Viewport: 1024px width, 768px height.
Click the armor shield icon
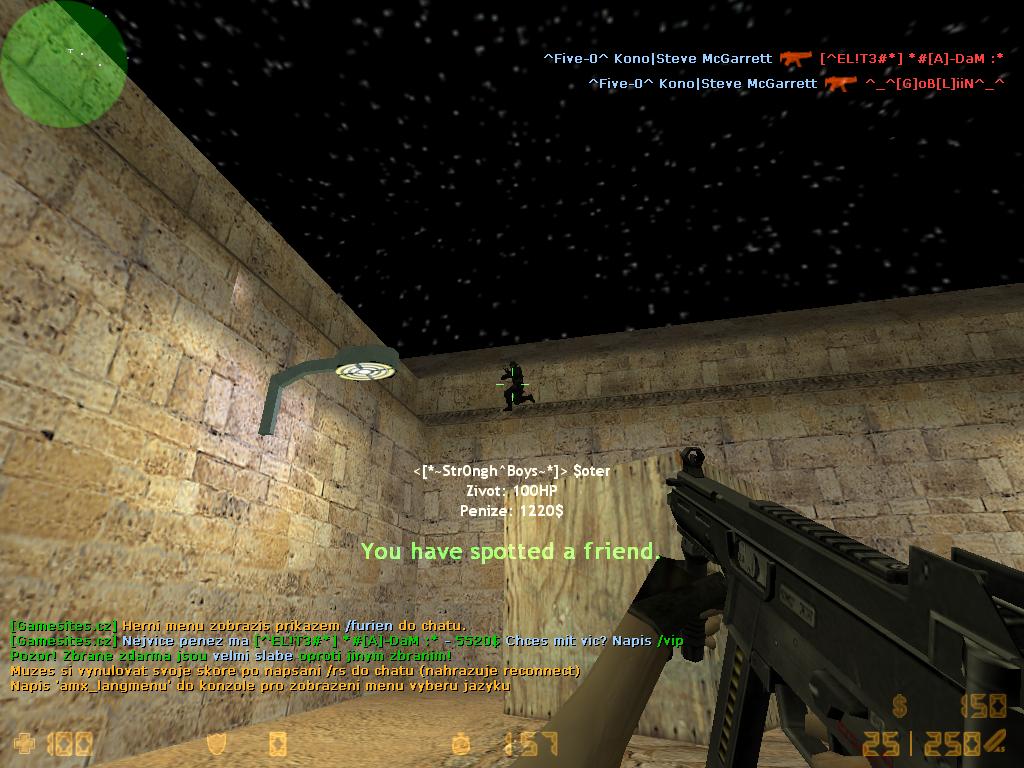(x=216, y=743)
